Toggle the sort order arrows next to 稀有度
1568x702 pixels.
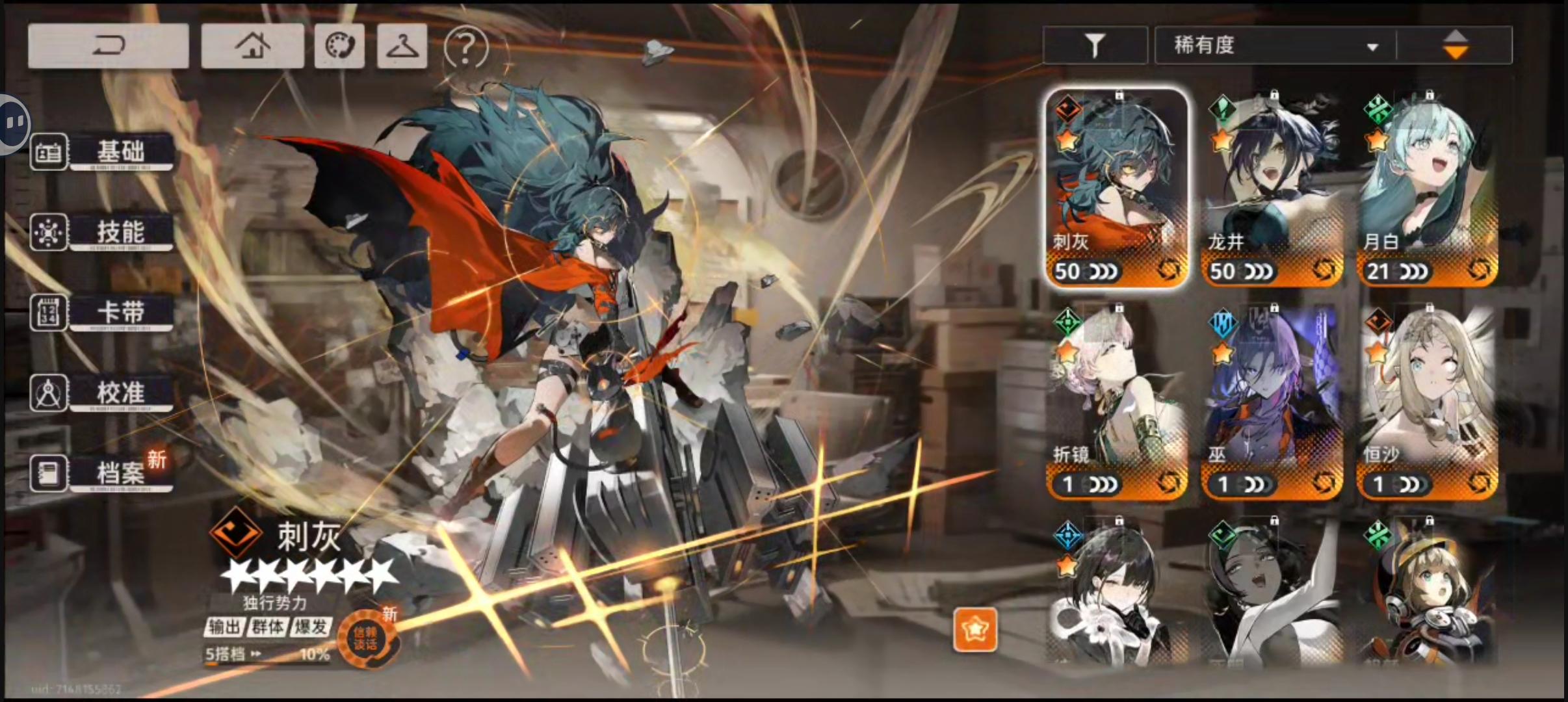click(1456, 44)
